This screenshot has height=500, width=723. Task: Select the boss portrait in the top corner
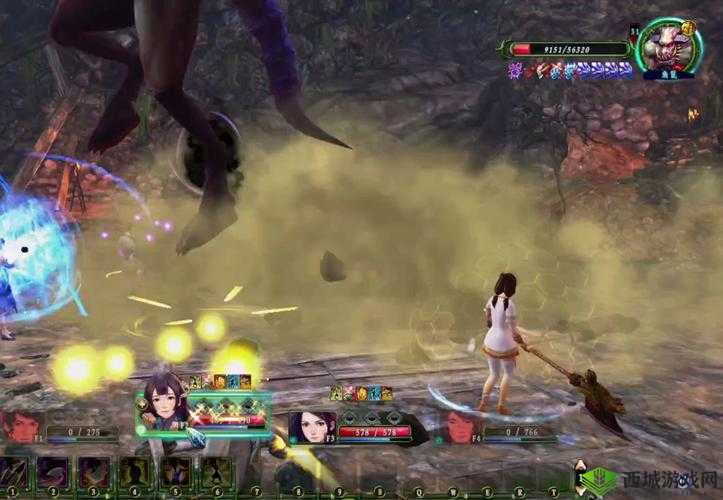(x=668, y=48)
